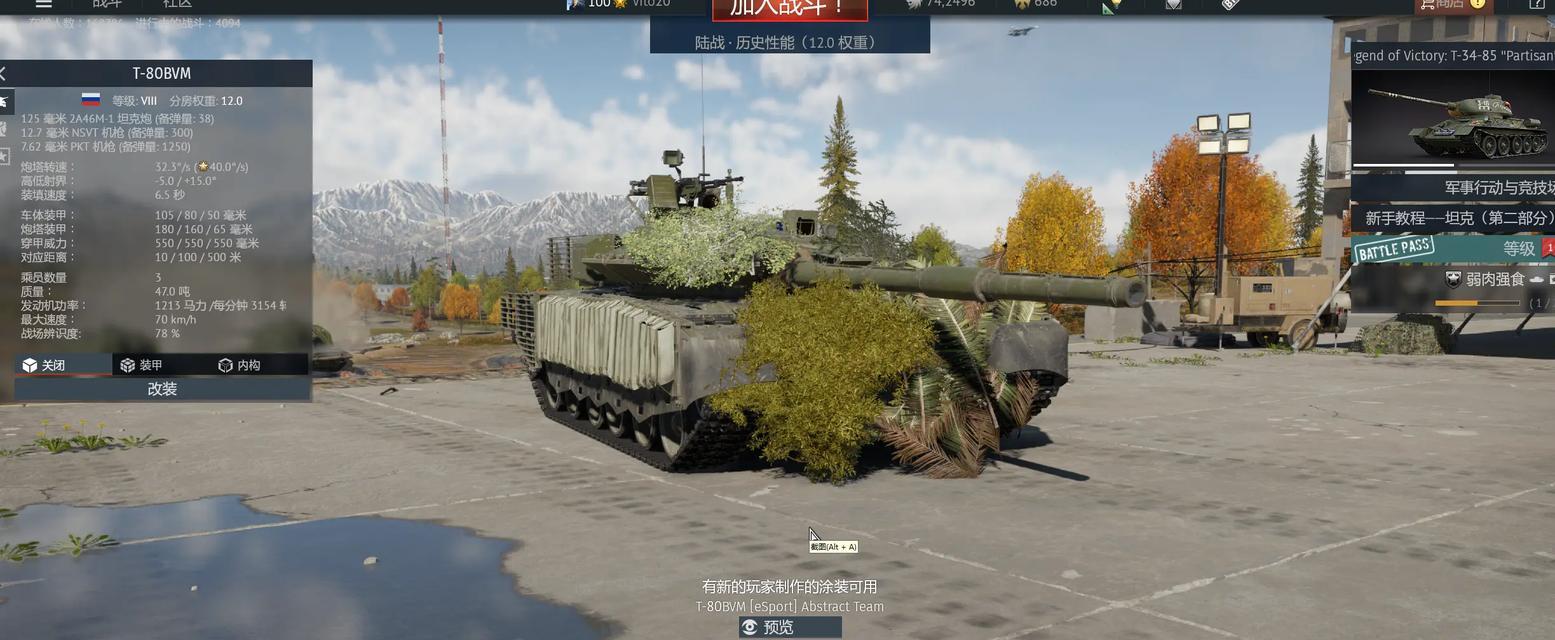This screenshot has height=640, width=1555.
Task: Join the battle with 加入战斗 button
Action: coord(789,8)
